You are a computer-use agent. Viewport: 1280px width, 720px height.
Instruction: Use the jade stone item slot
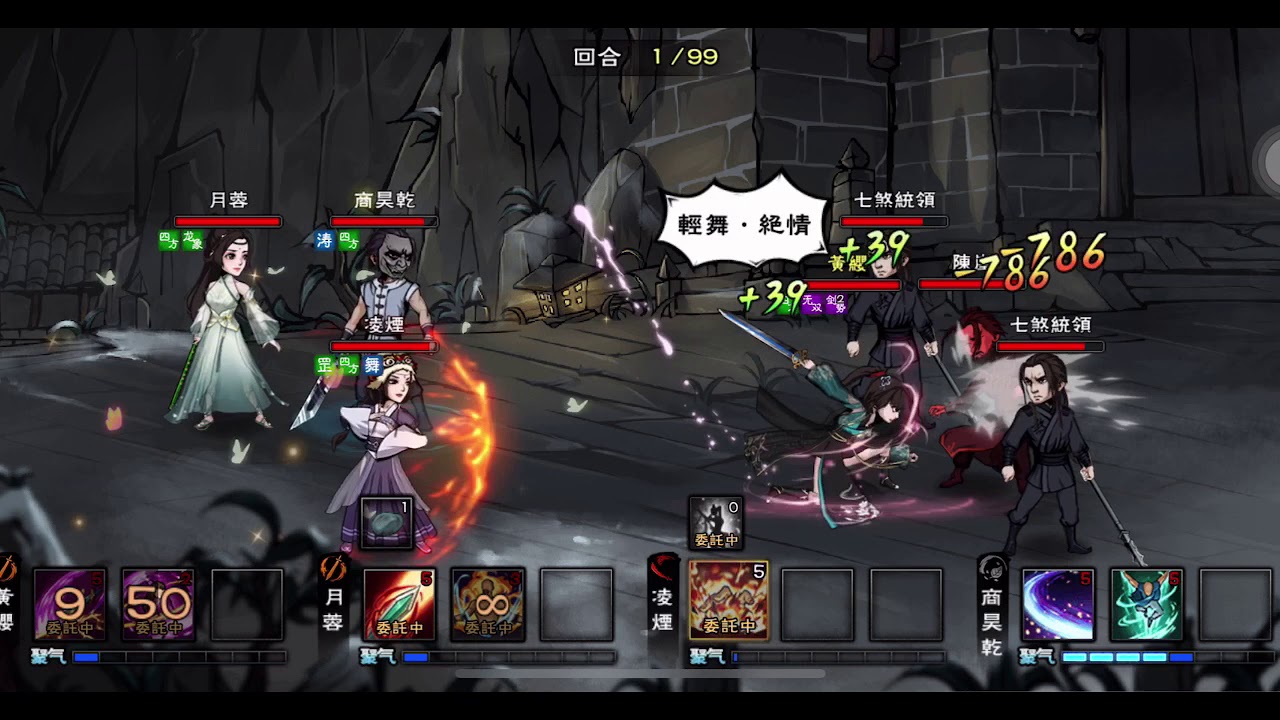pyautogui.click(x=387, y=523)
